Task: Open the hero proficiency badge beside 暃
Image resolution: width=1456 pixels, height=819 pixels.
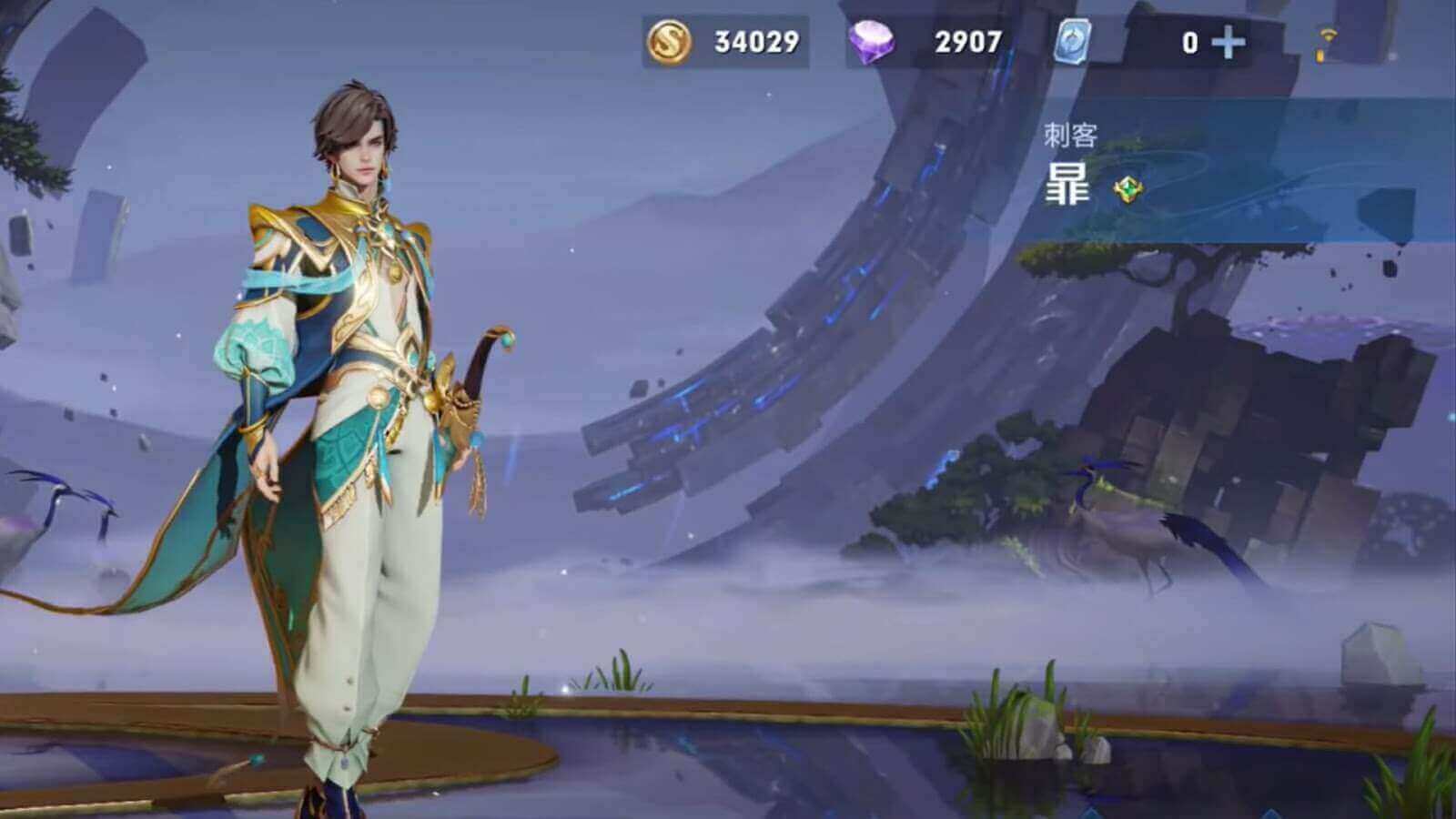Action: tap(1127, 191)
